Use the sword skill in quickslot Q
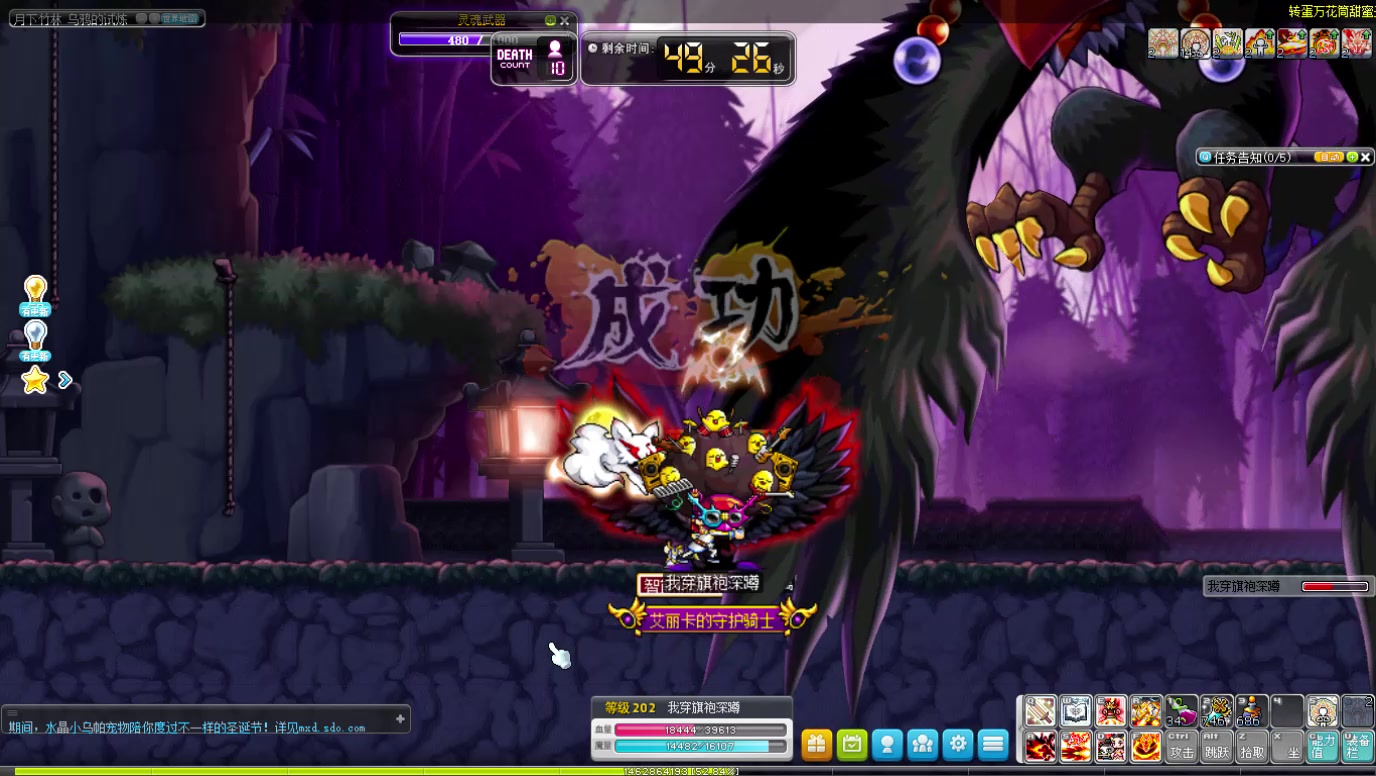 (1041, 711)
